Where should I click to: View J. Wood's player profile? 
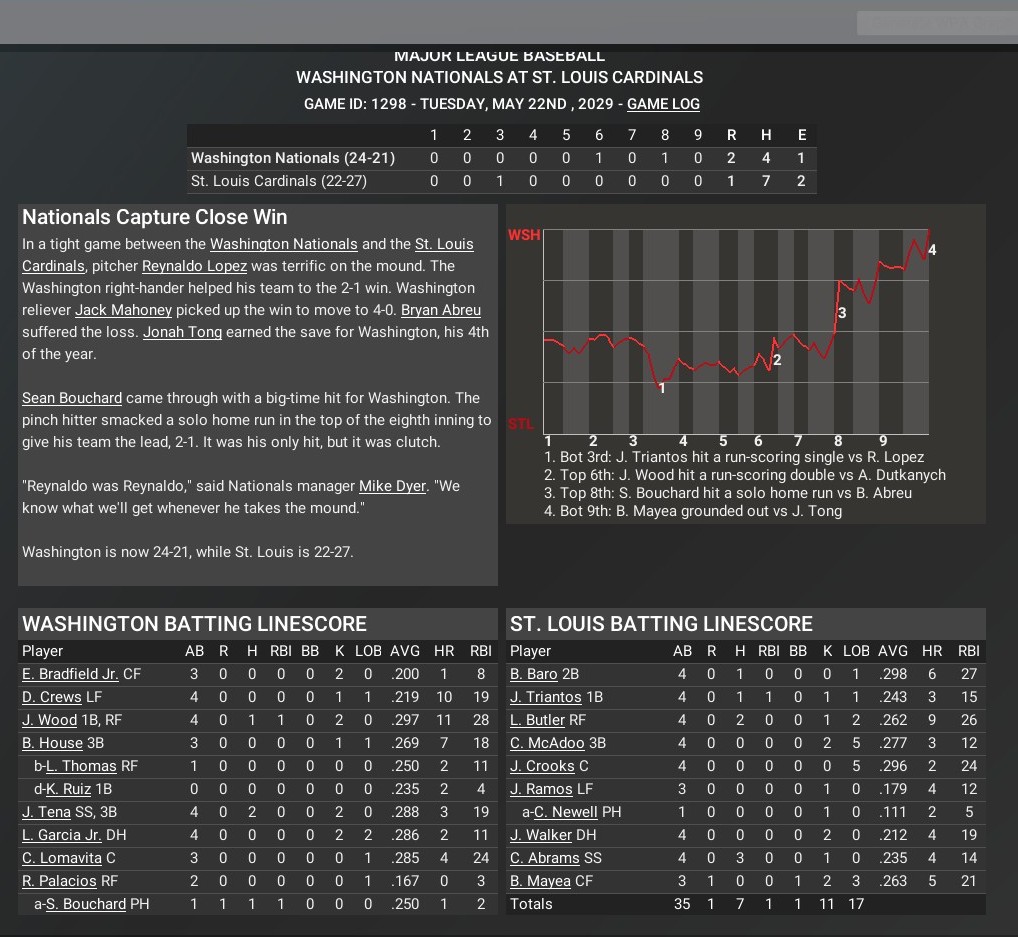pos(49,720)
